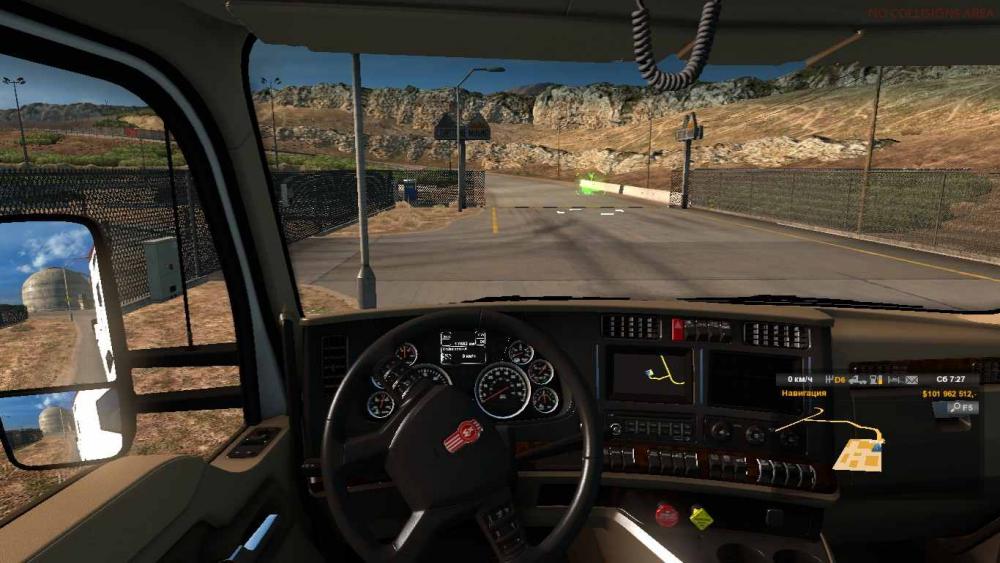The image size is (1000, 563).
Task: Select the rest bed fatigue icon
Action: (893, 380)
